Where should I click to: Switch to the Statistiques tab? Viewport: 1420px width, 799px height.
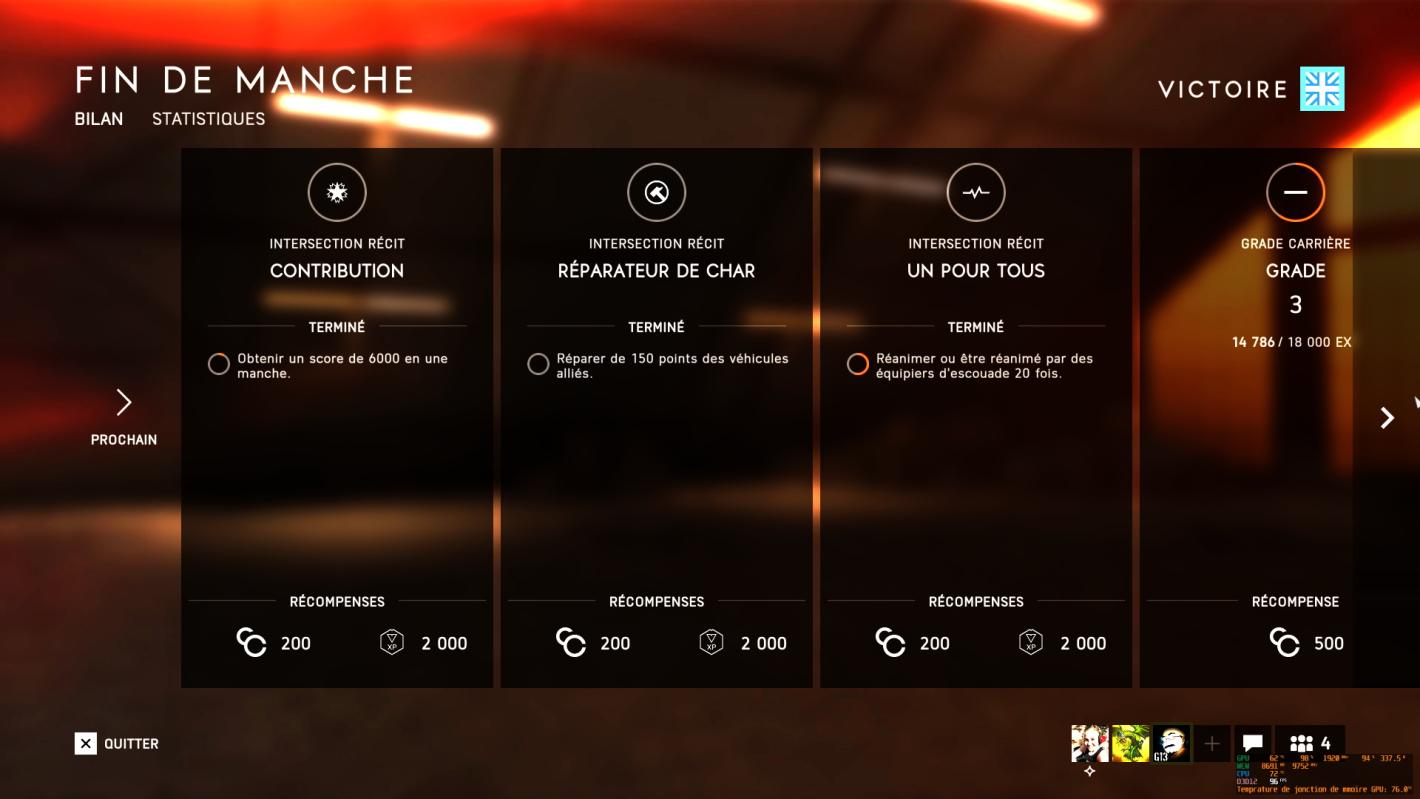tap(208, 118)
